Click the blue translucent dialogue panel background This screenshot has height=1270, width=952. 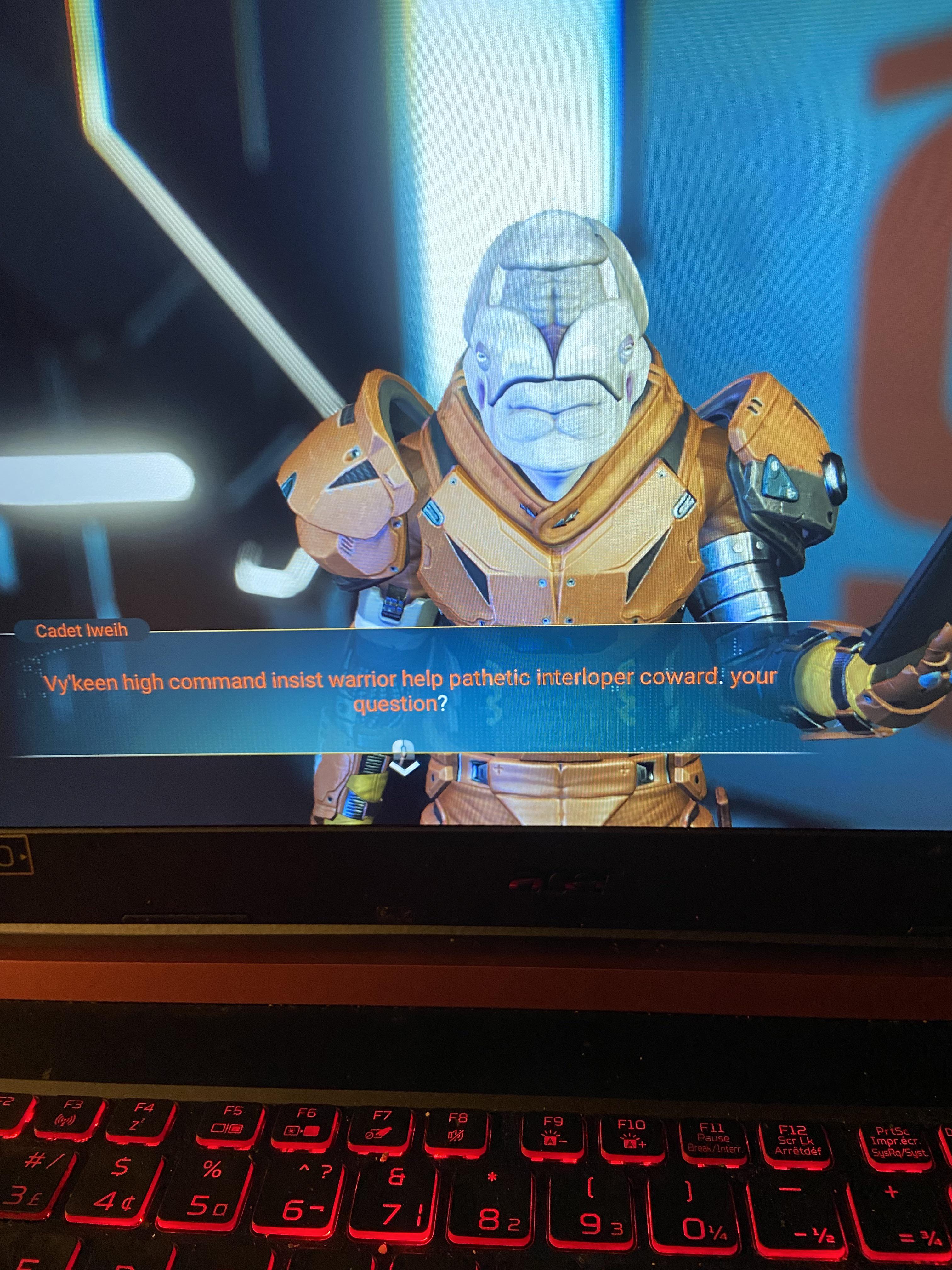point(201,741)
